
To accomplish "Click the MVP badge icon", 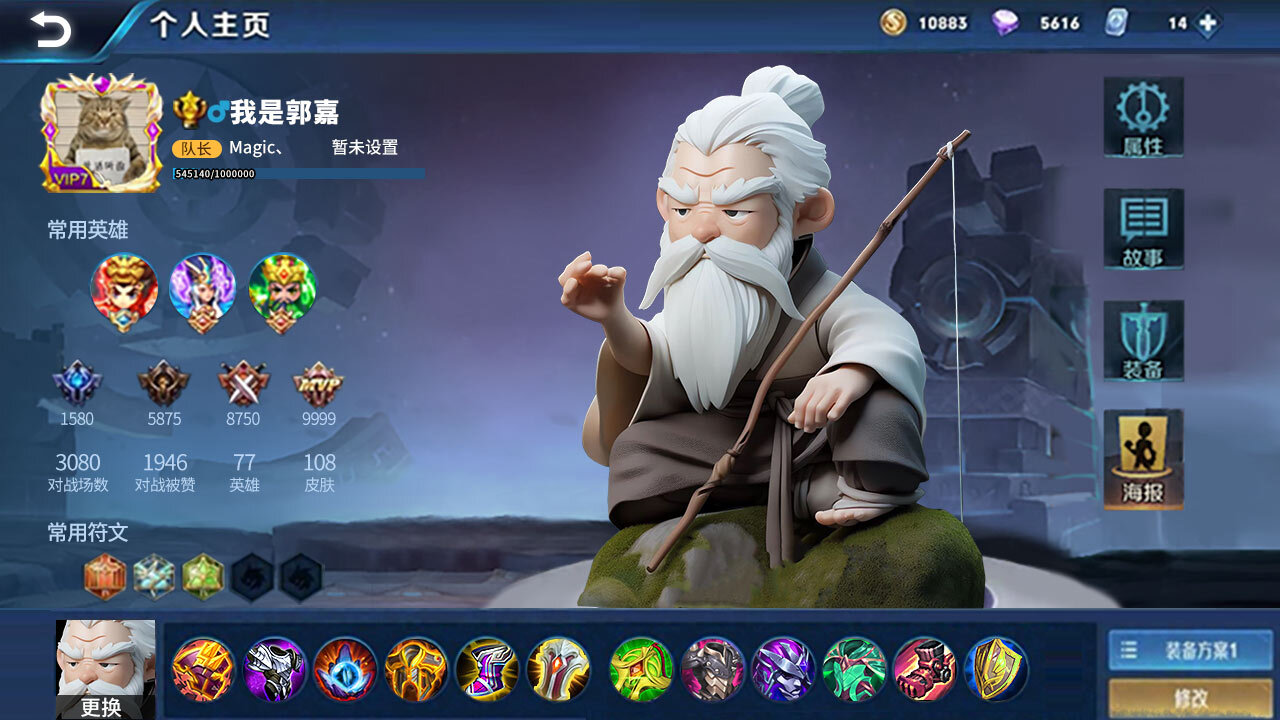I will pos(318,383).
